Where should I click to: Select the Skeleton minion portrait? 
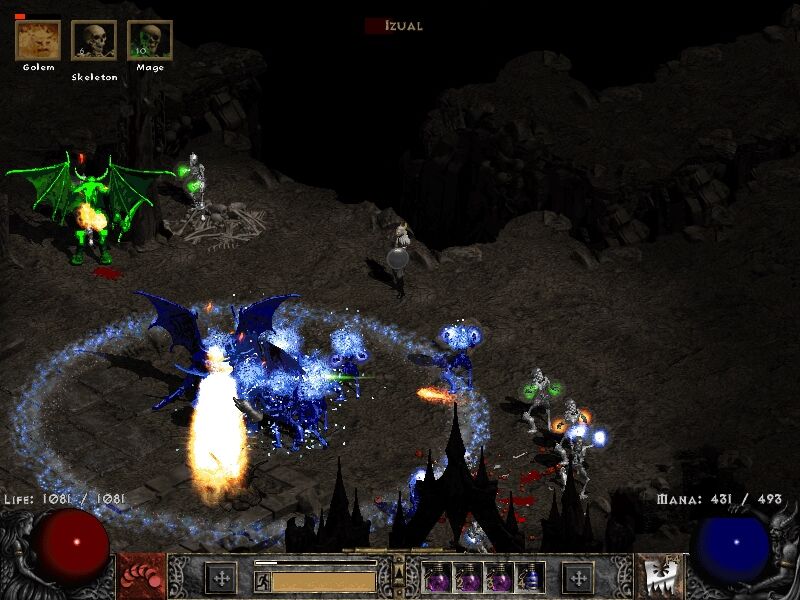[x=94, y=40]
